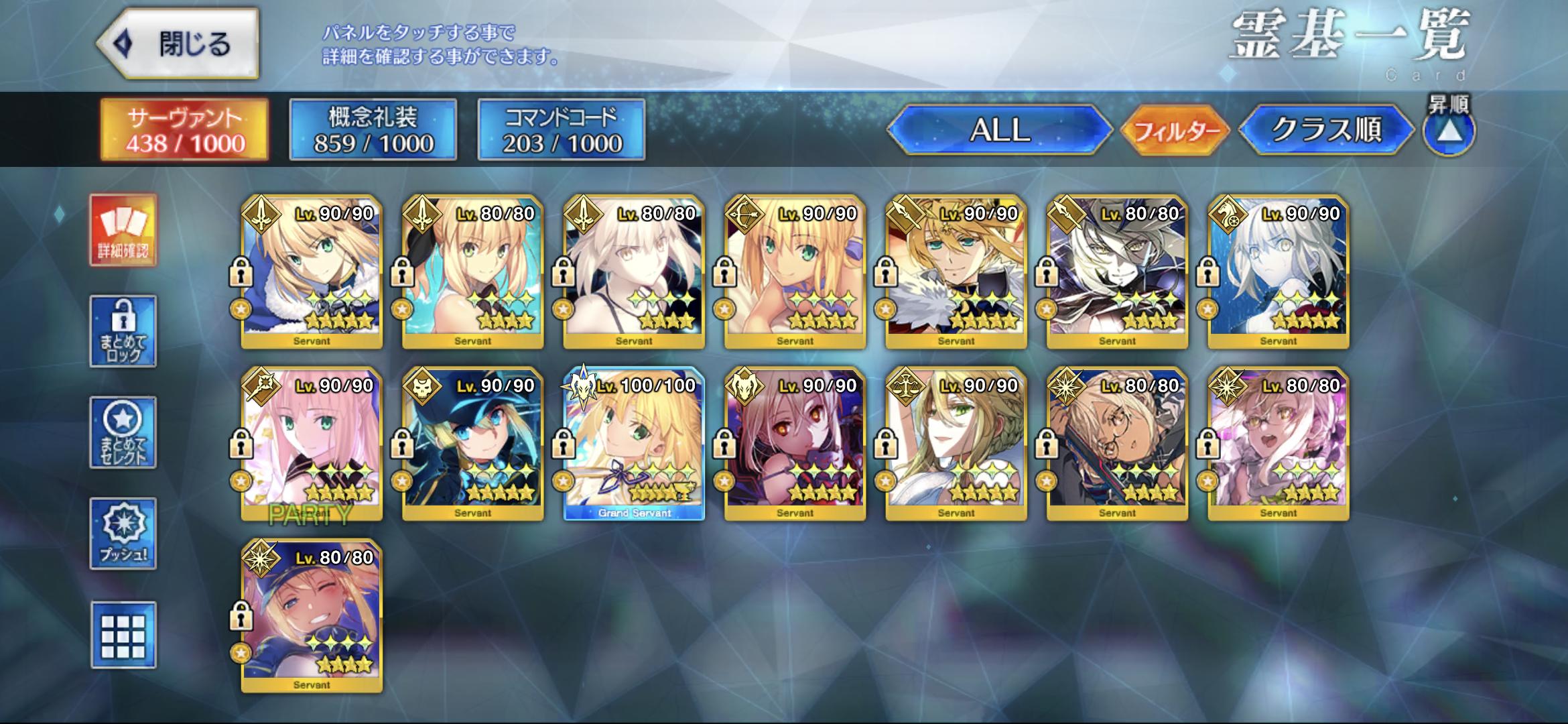This screenshot has height=724, width=1568.
Task: Open the プッシュ! notification settings
Action: tap(123, 534)
